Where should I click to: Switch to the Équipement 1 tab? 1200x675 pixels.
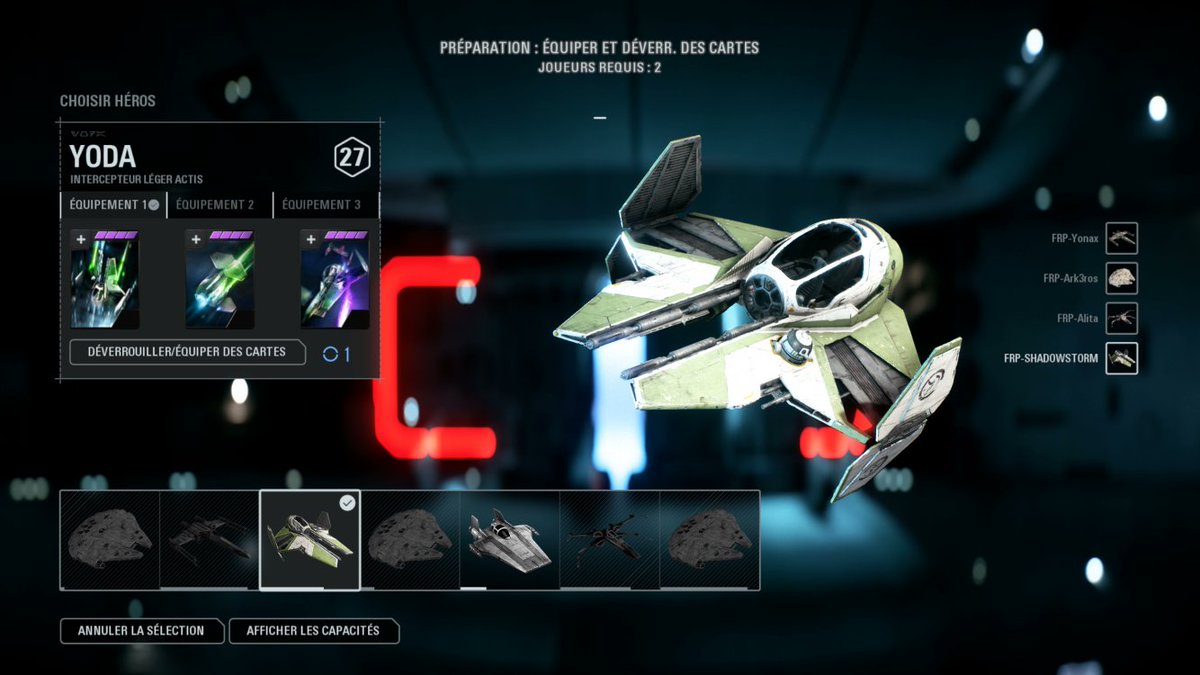pos(112,205)
